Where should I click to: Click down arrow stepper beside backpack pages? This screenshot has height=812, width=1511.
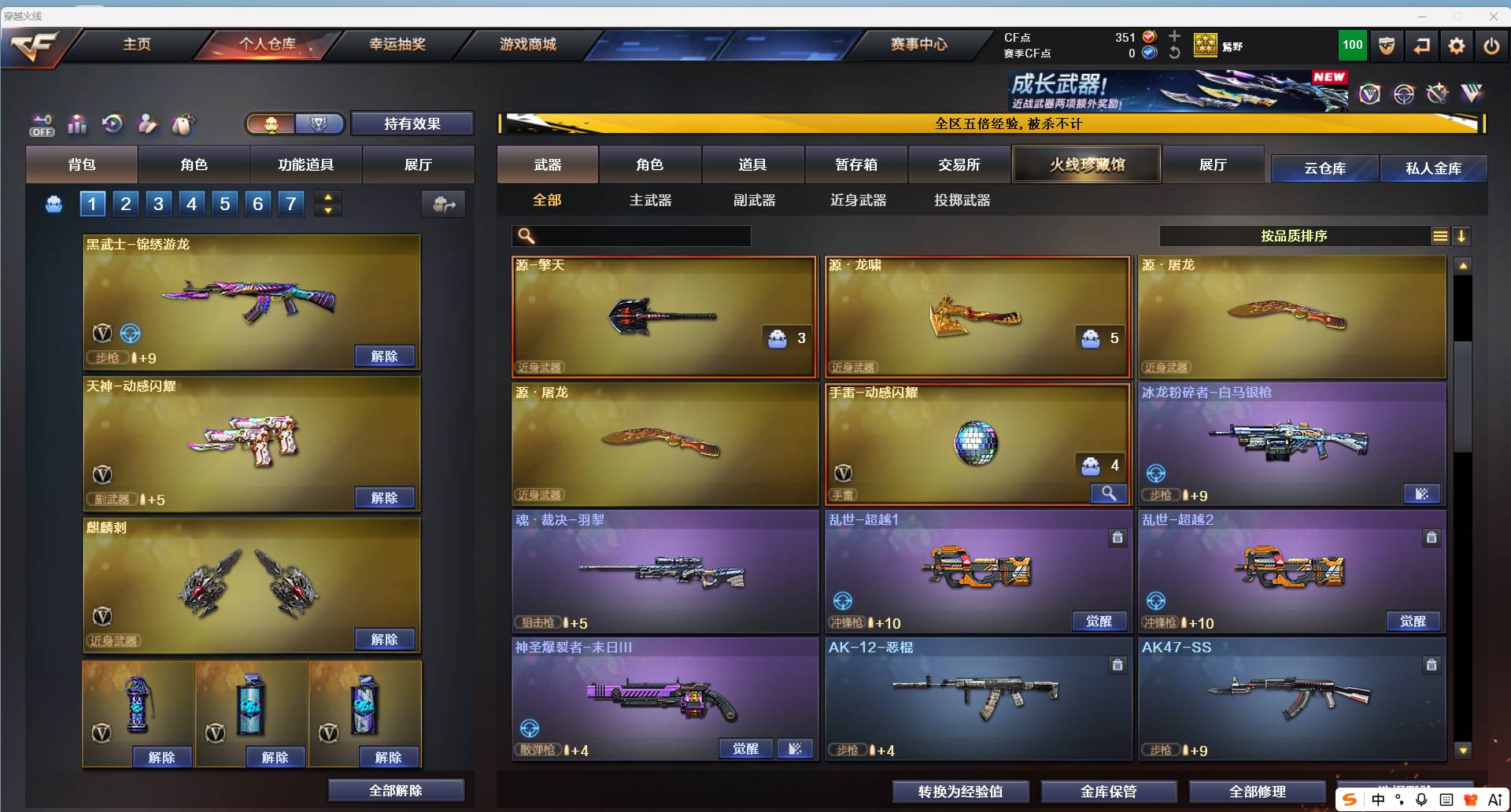pyautogui.click(x=327, y=210)
